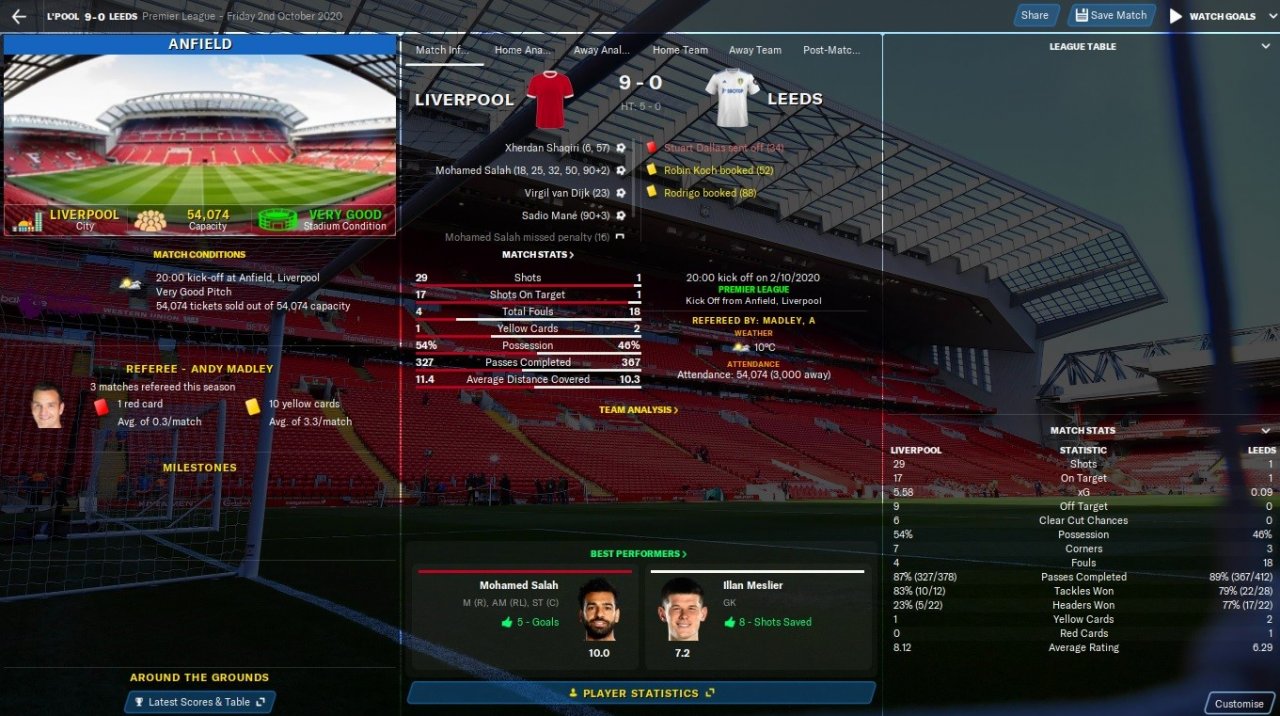Watch Goals from this match
The image size is (1280, 716).
click(1212, 16)
